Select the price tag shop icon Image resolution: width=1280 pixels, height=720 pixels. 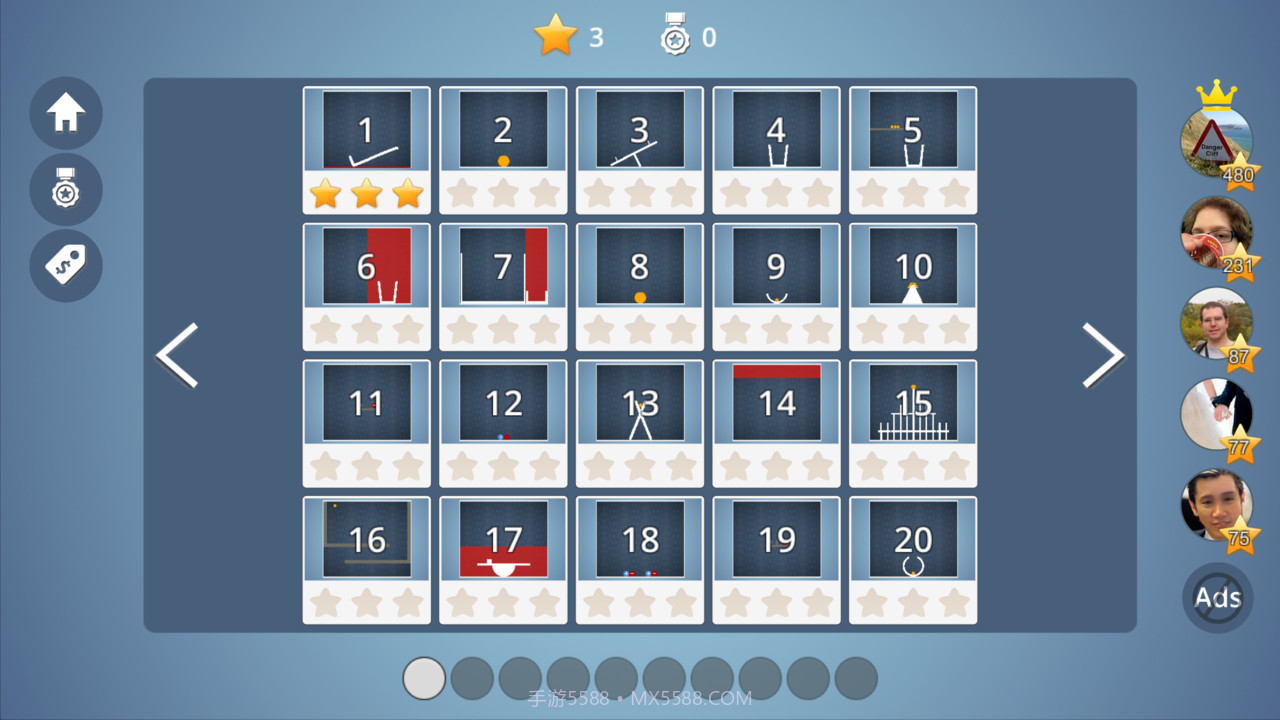click(x=65, y=265)
